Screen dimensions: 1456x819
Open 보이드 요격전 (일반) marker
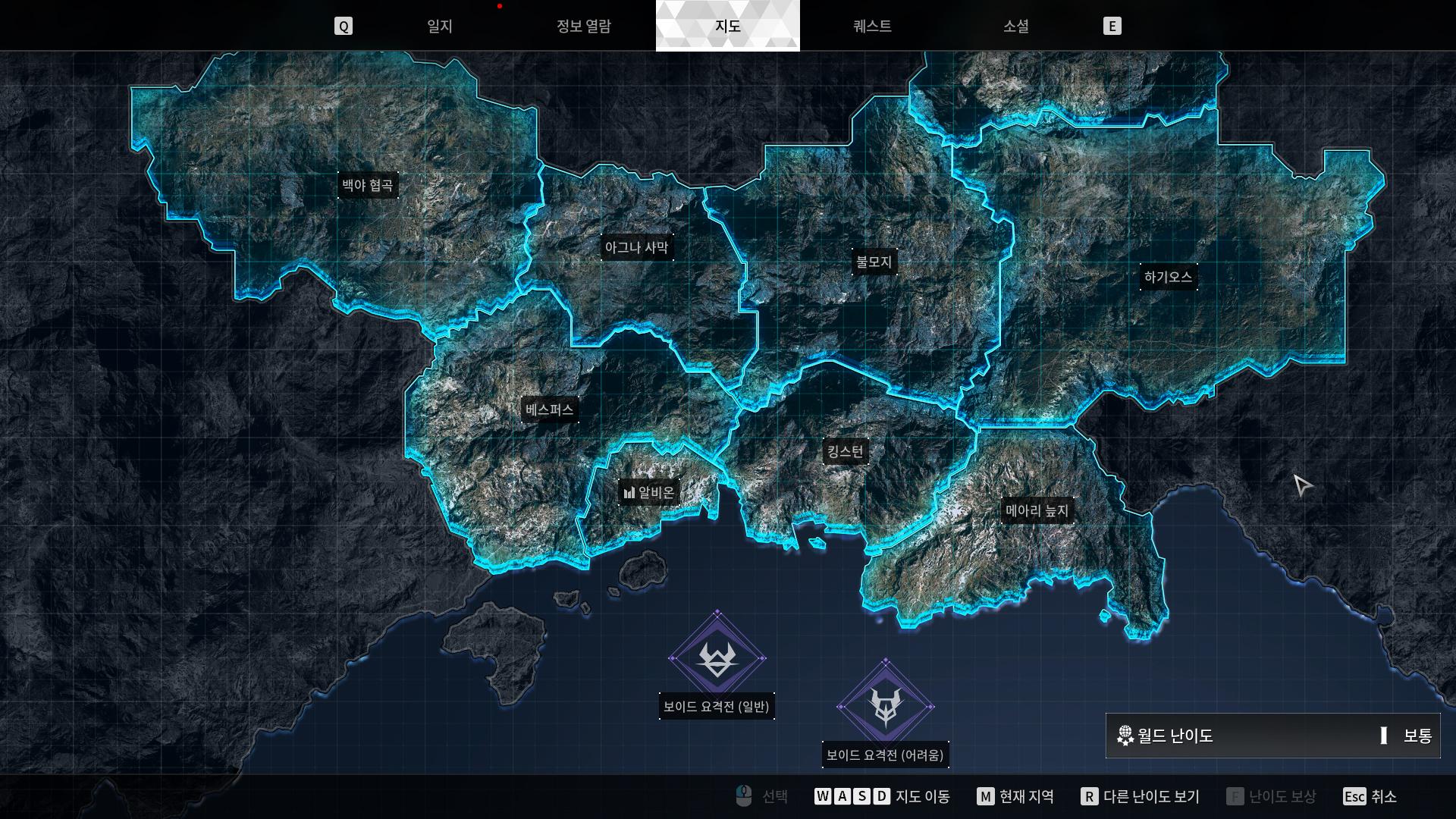pos(717,659)
